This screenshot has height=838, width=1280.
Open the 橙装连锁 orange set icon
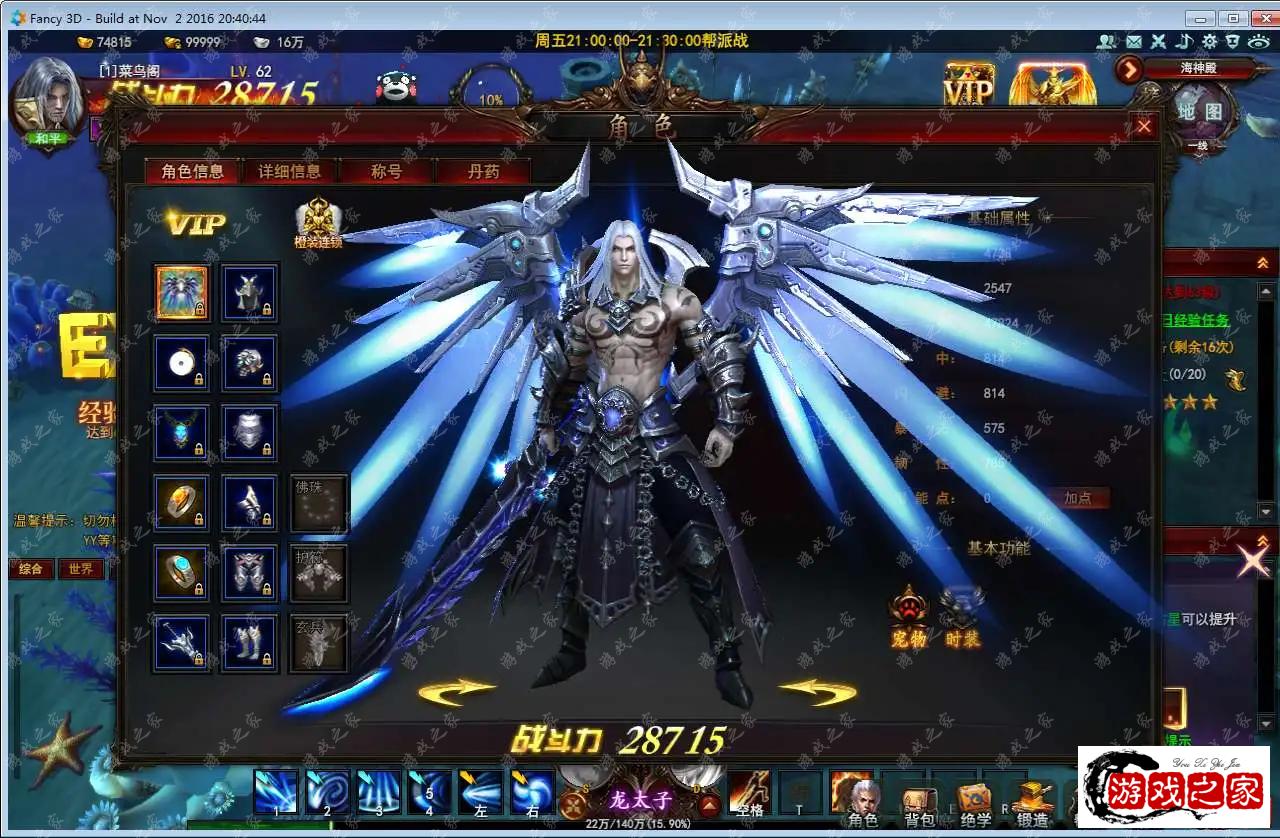318,222
